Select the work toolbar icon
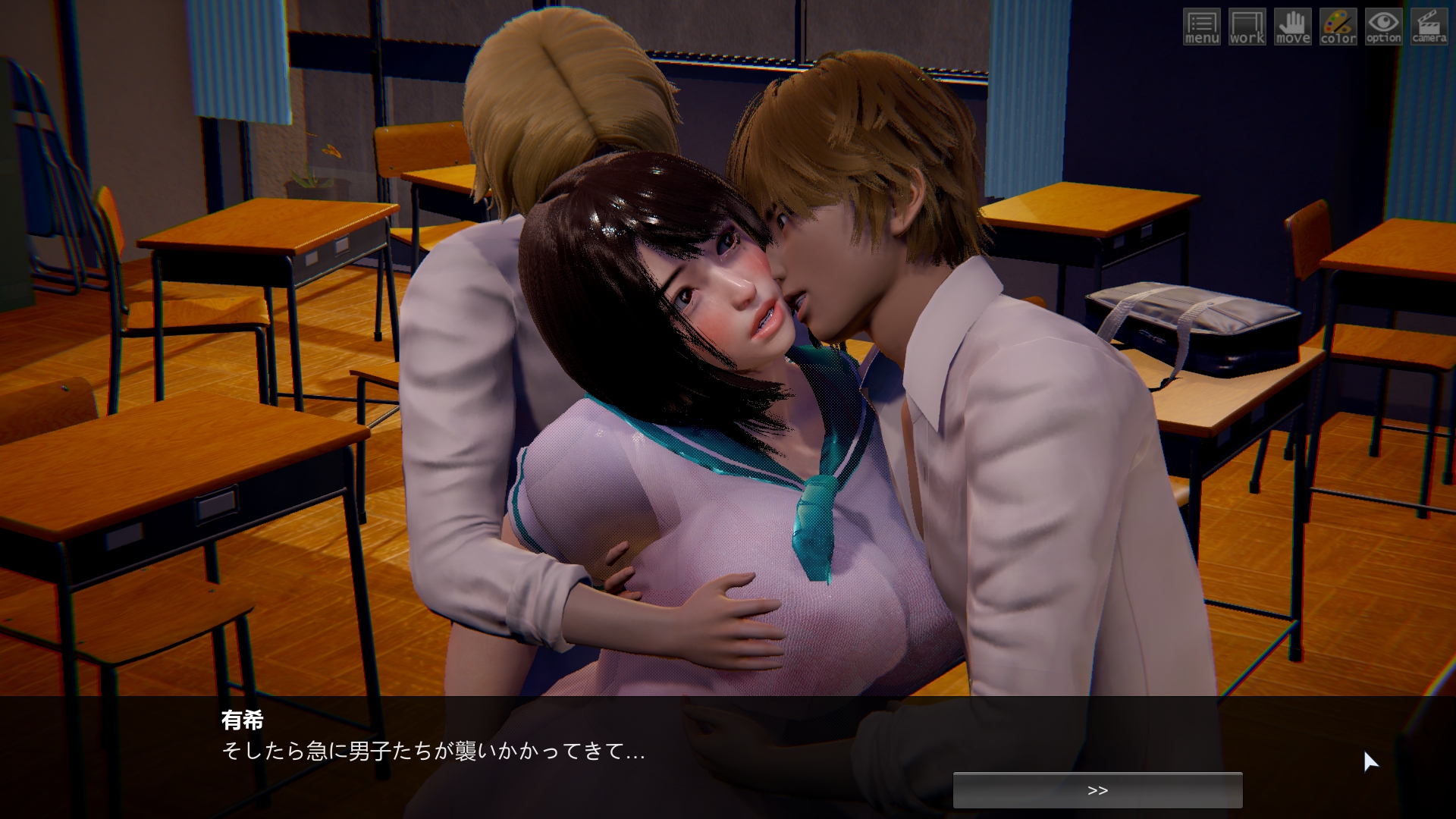1456x819 pixels. point(1247,27)
